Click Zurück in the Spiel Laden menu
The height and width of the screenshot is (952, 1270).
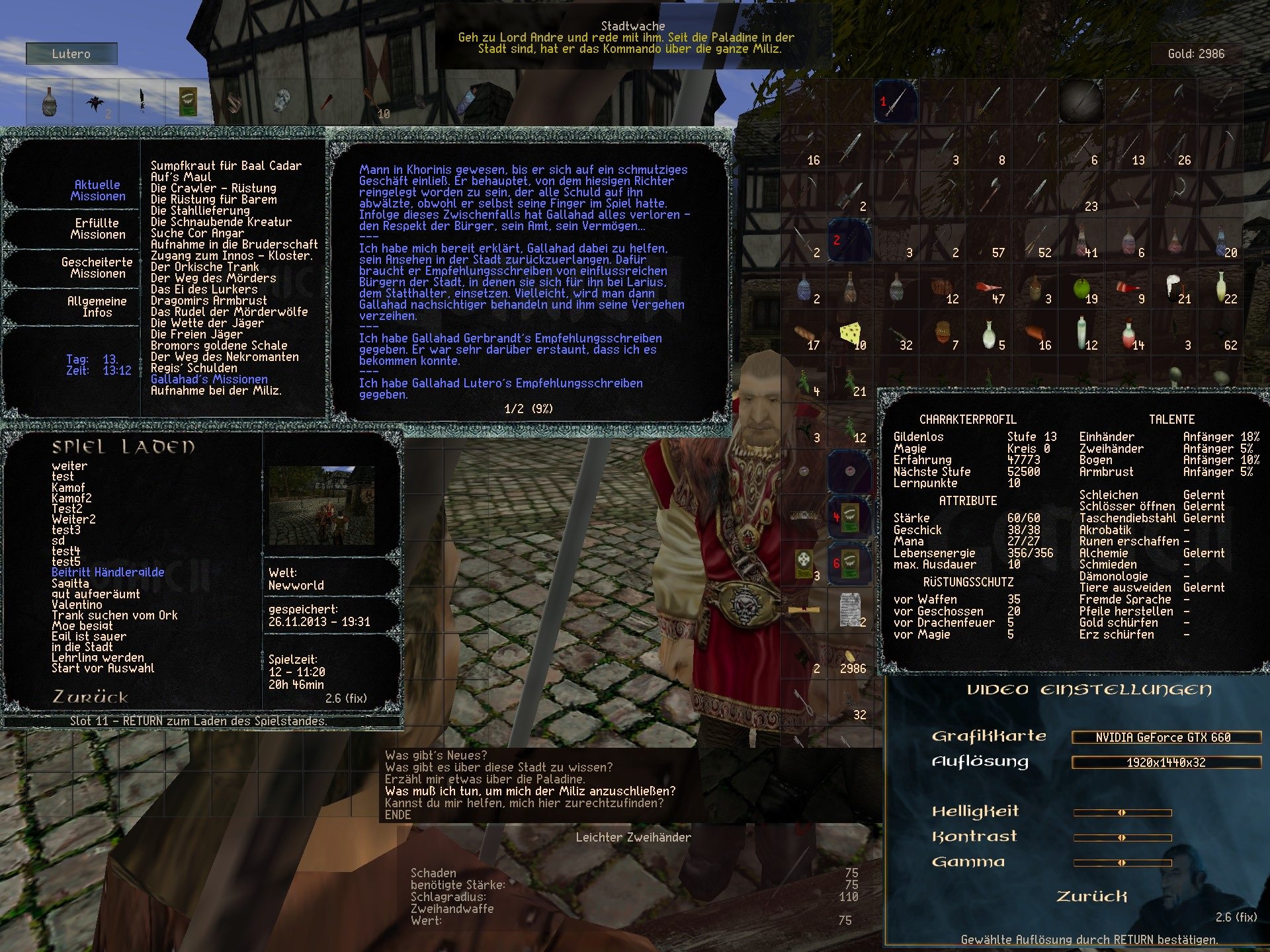(89, 697)
